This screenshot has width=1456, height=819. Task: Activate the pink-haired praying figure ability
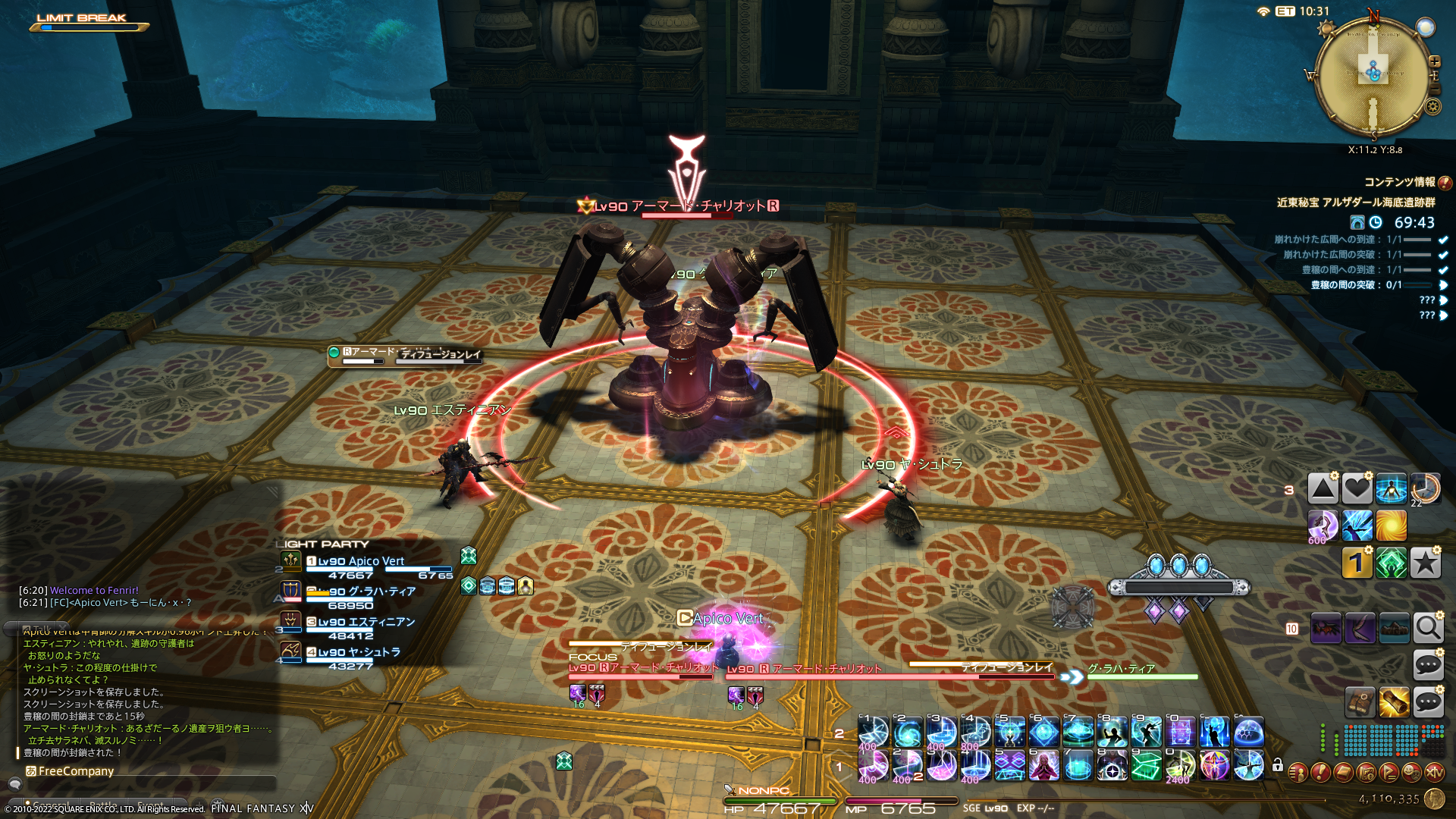[x=1043, y=766]
